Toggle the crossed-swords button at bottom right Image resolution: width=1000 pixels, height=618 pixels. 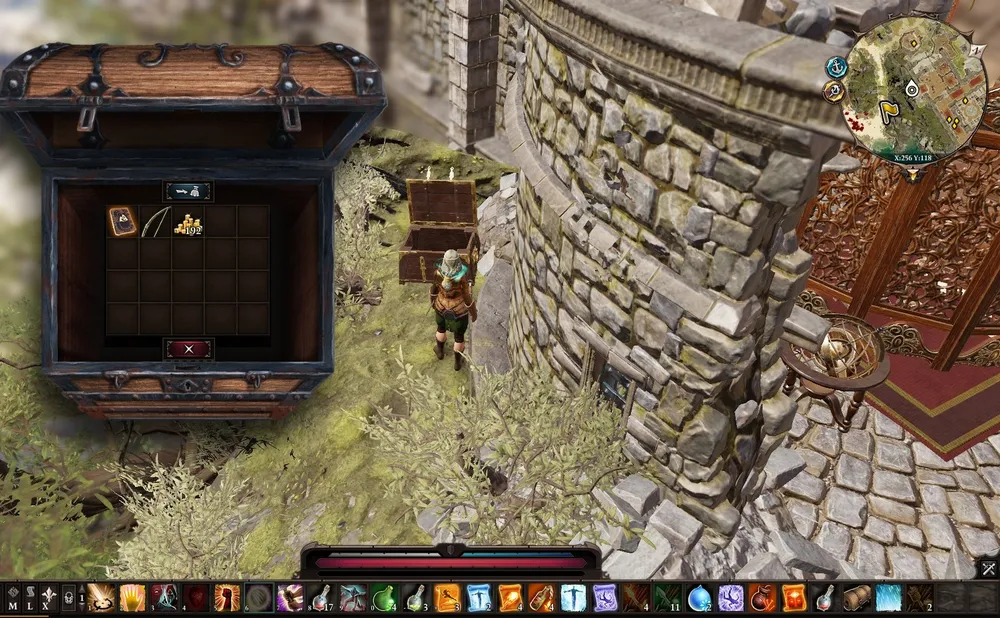click(x=988, y=570)
